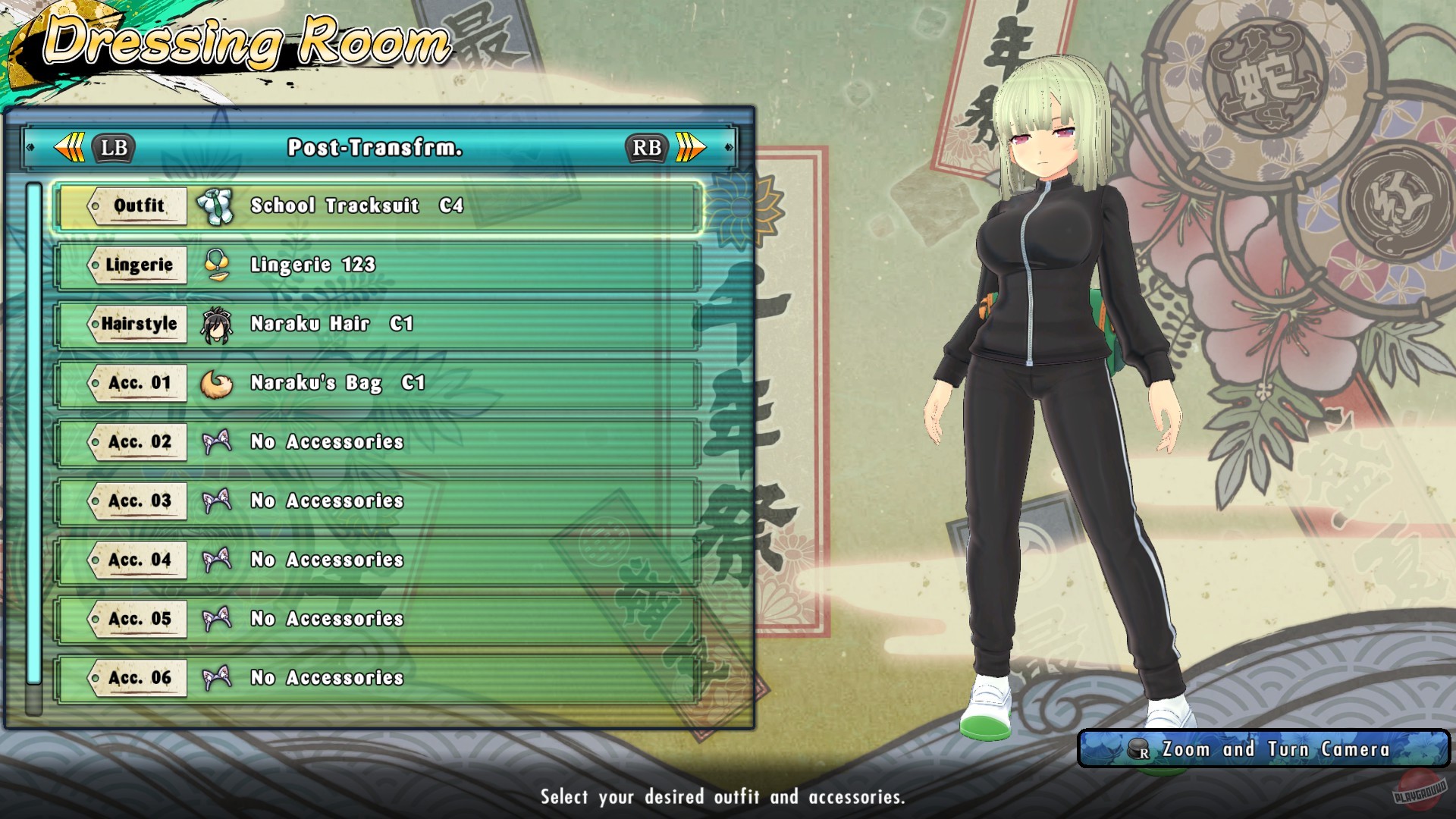Toggle the bullet marker on the Outfit tag
Screen dimensions: 1456x819
click(x=94, y=205)
